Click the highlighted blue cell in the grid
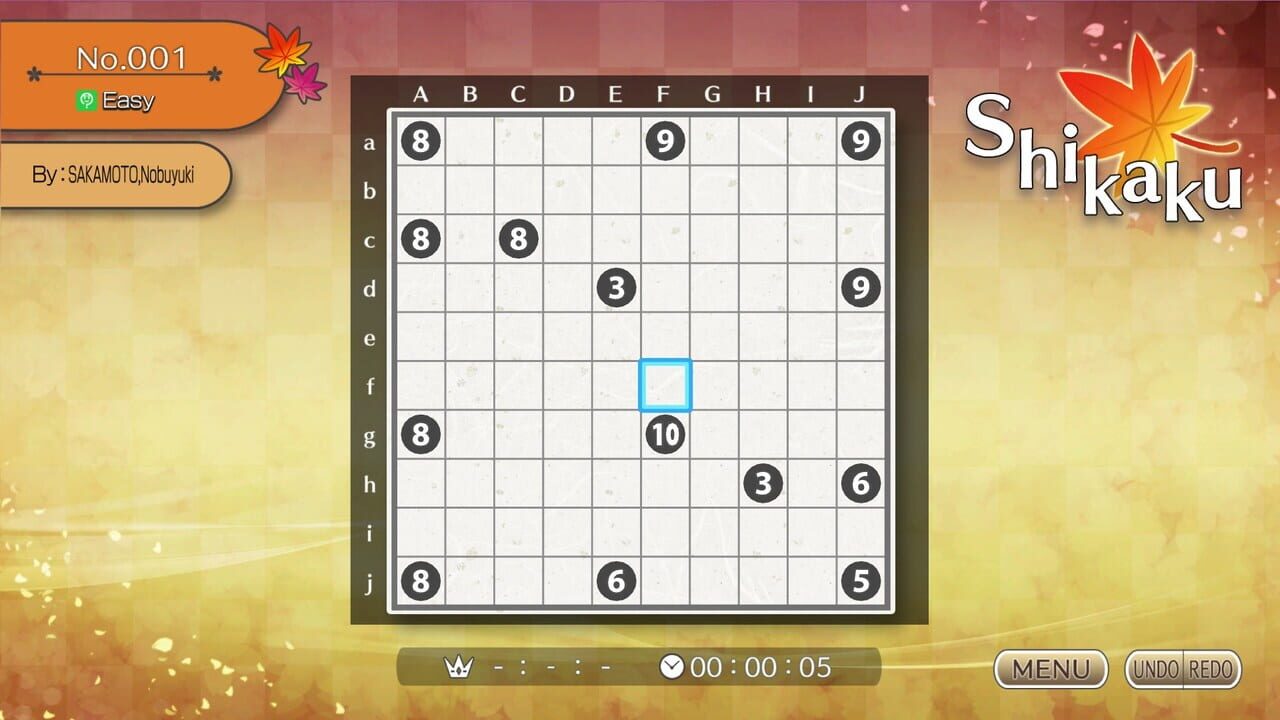Image resolution: width=1280 pixels, height=720 pixels. click(665, 385)
